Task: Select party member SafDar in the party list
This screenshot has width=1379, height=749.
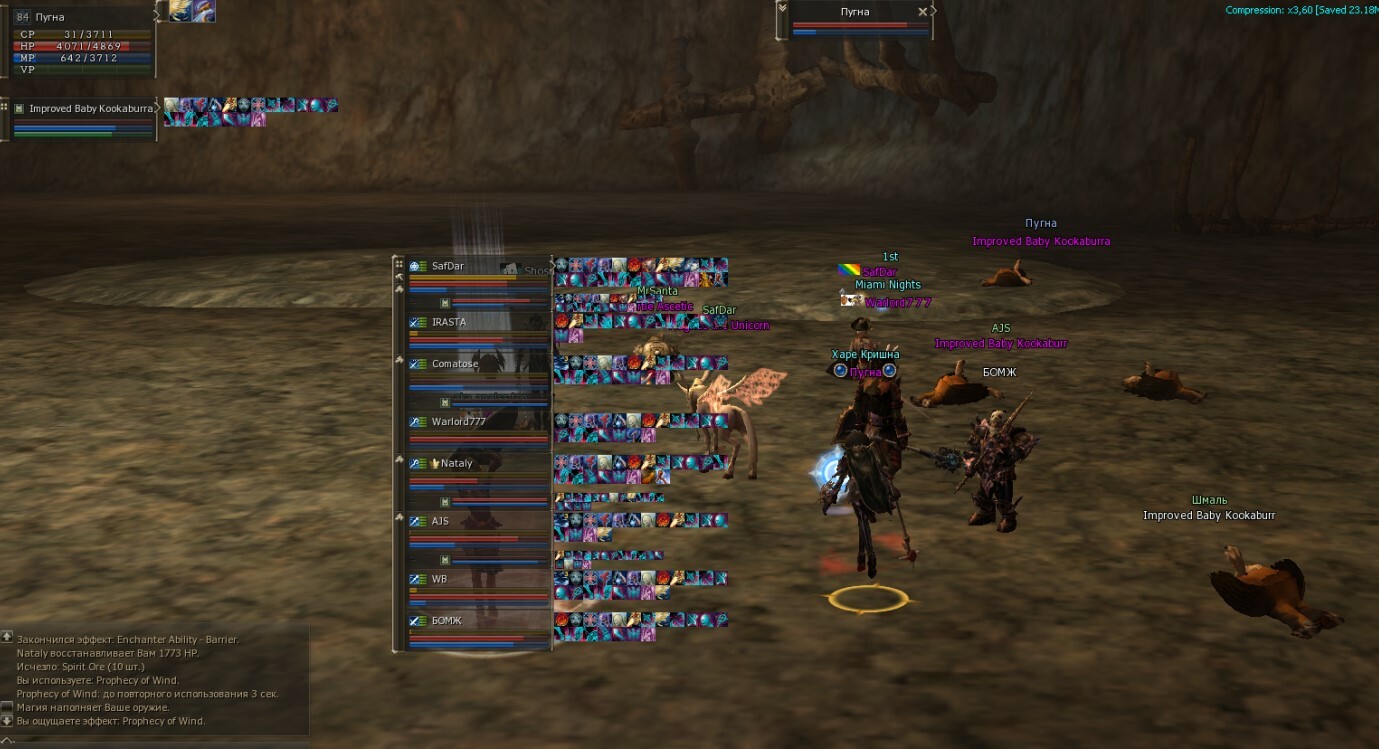Action: click(x=448, y=267)
